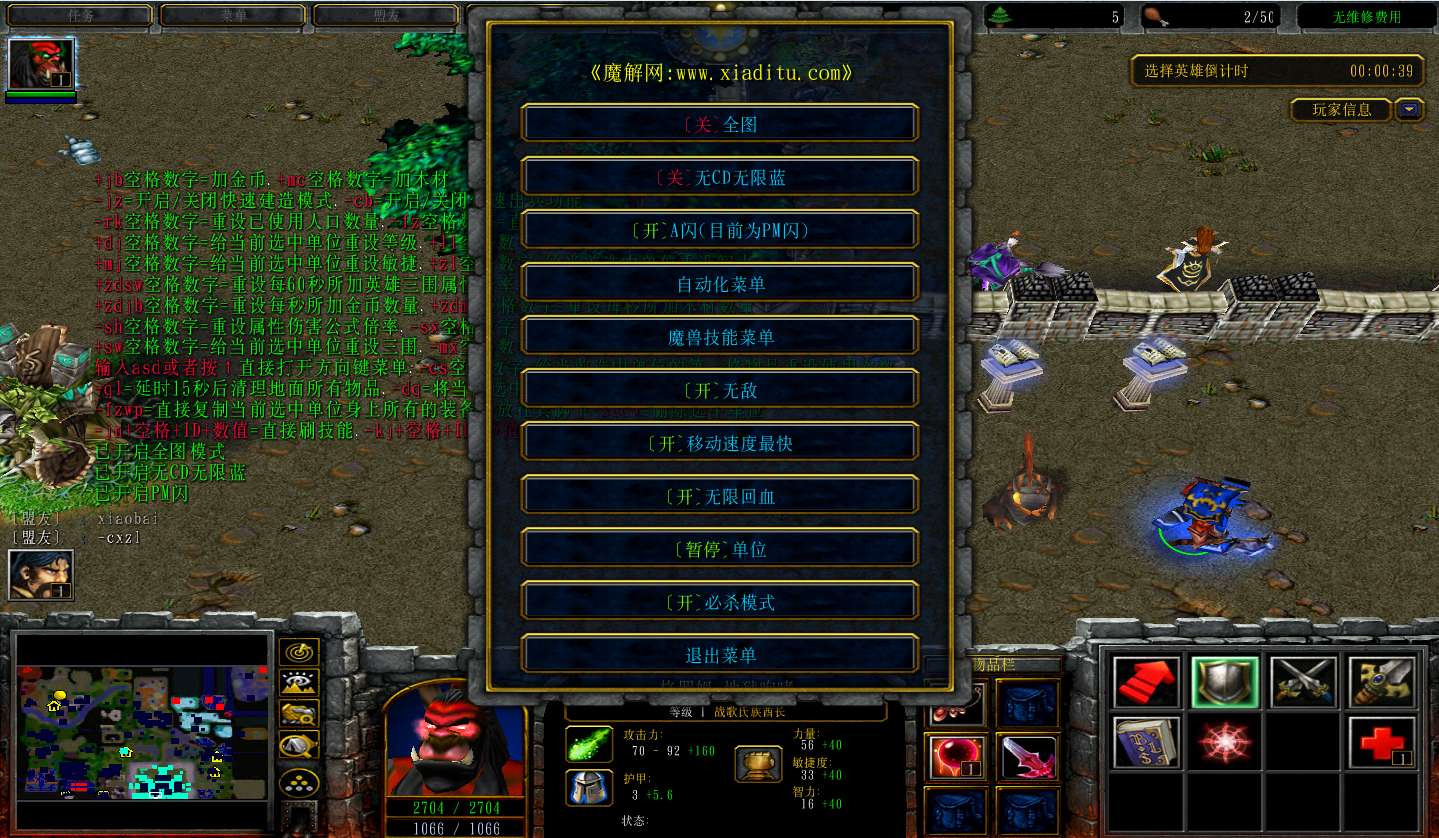1439x838 pixels.
Task: Click the hero's green 2704/2704 health bar
Action: click(x=455, y=805)
